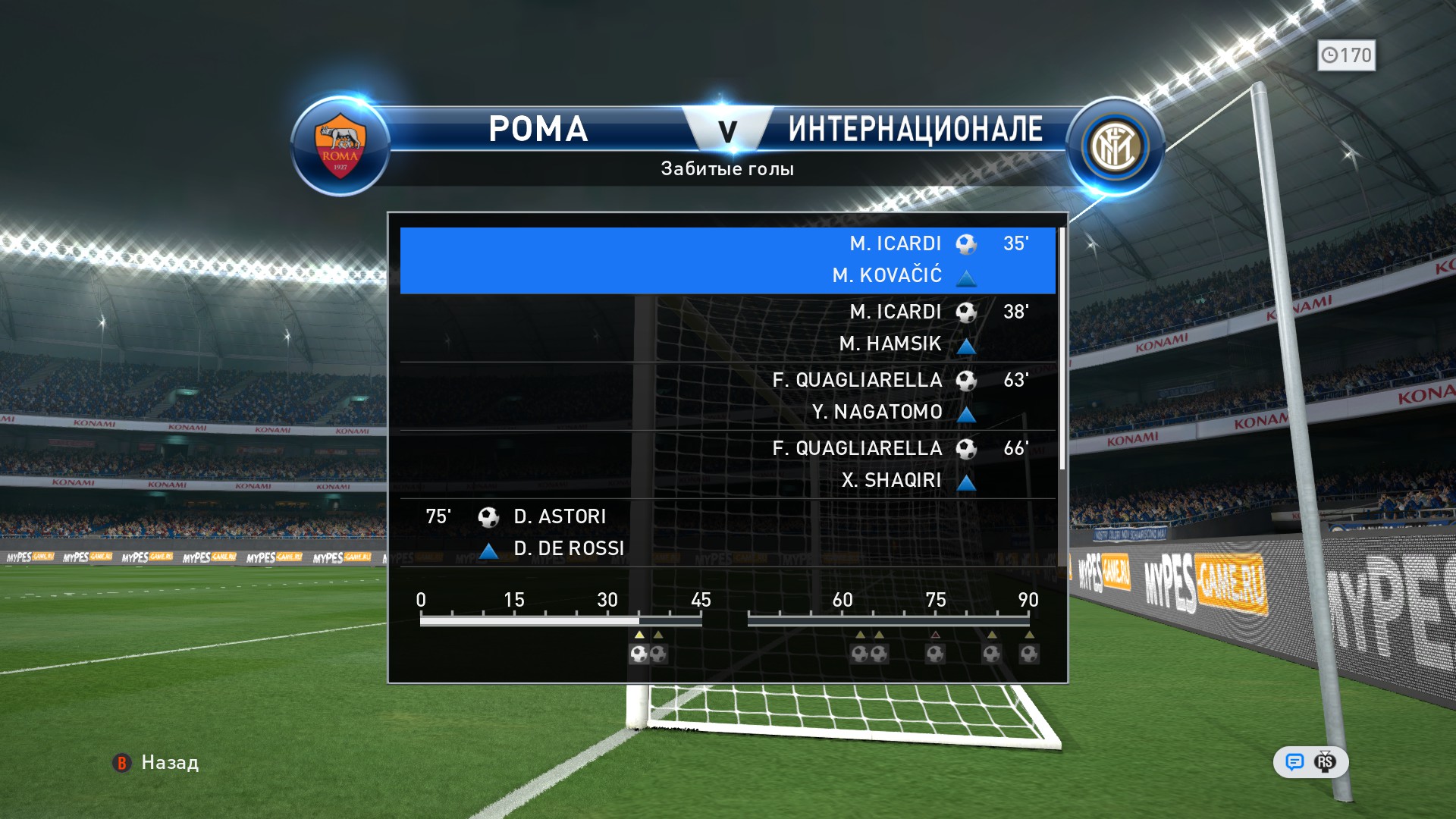The height and width of the screenshot is (819, 1456).
Task: Select Quagliarella's 63' goal row
Action: point(727,396)
